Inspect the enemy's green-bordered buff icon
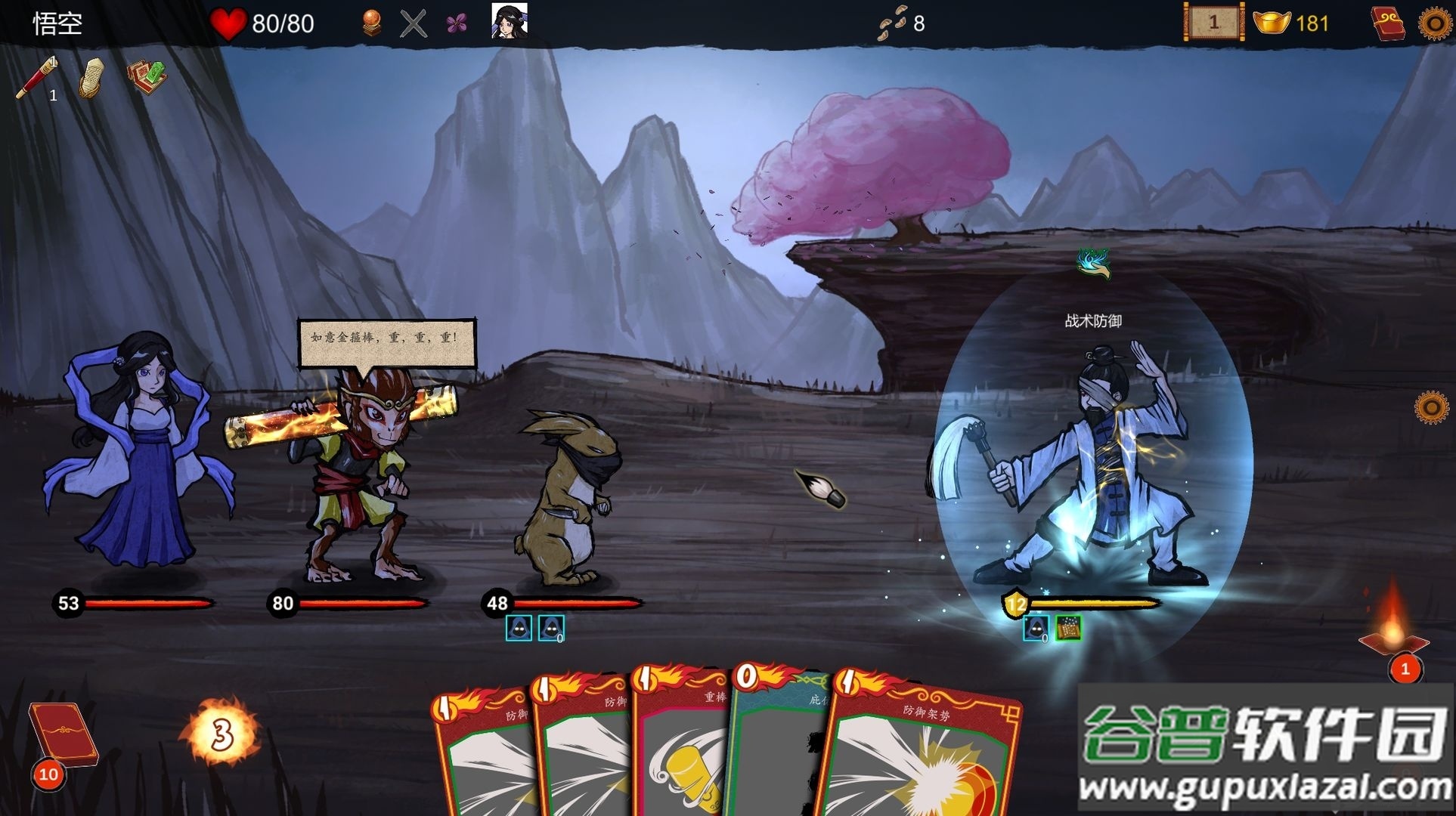The image size is (1456, 816). point(1068,628)
